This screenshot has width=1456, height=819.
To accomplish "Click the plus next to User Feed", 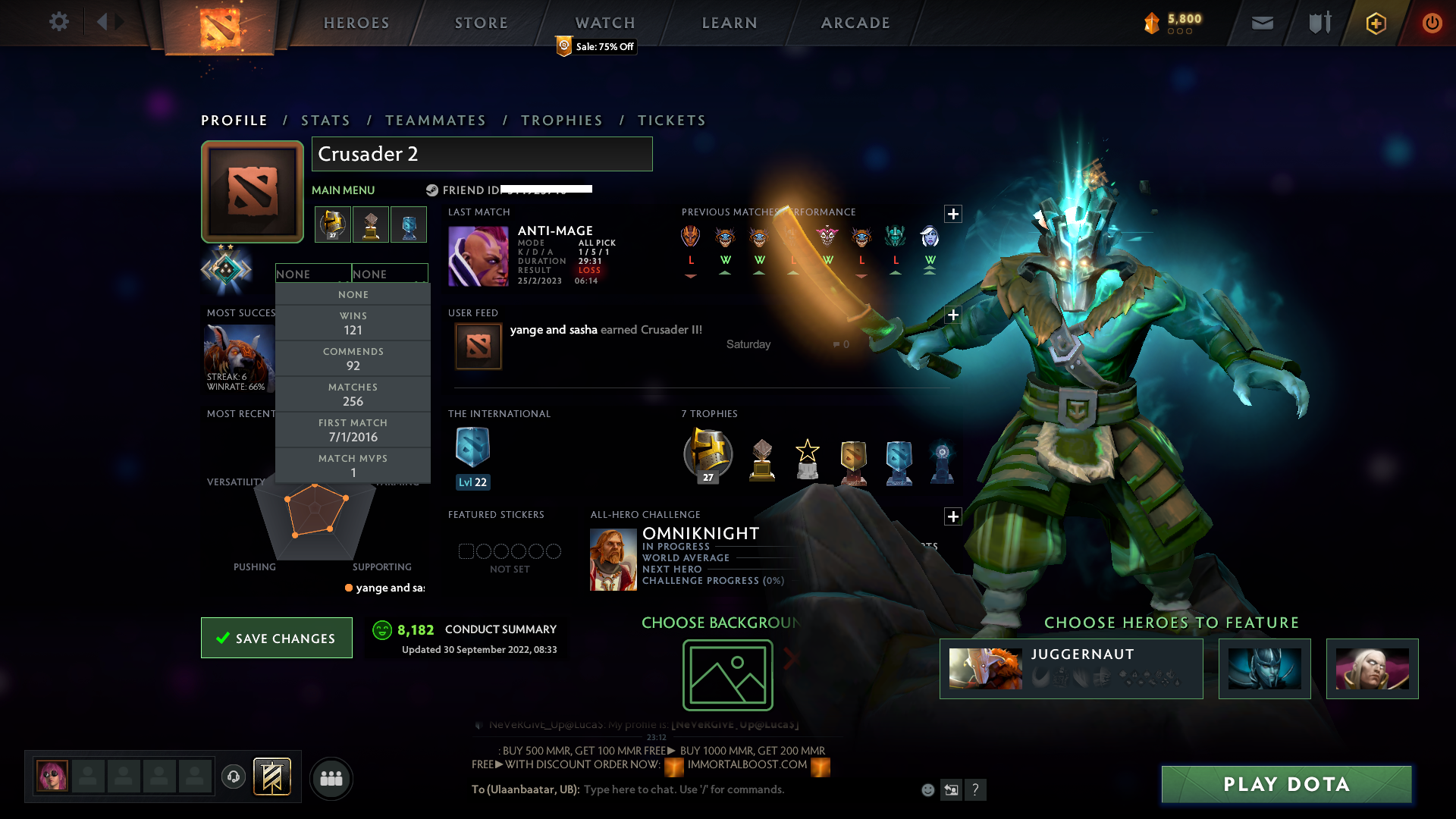I will [x=953, y=314].
